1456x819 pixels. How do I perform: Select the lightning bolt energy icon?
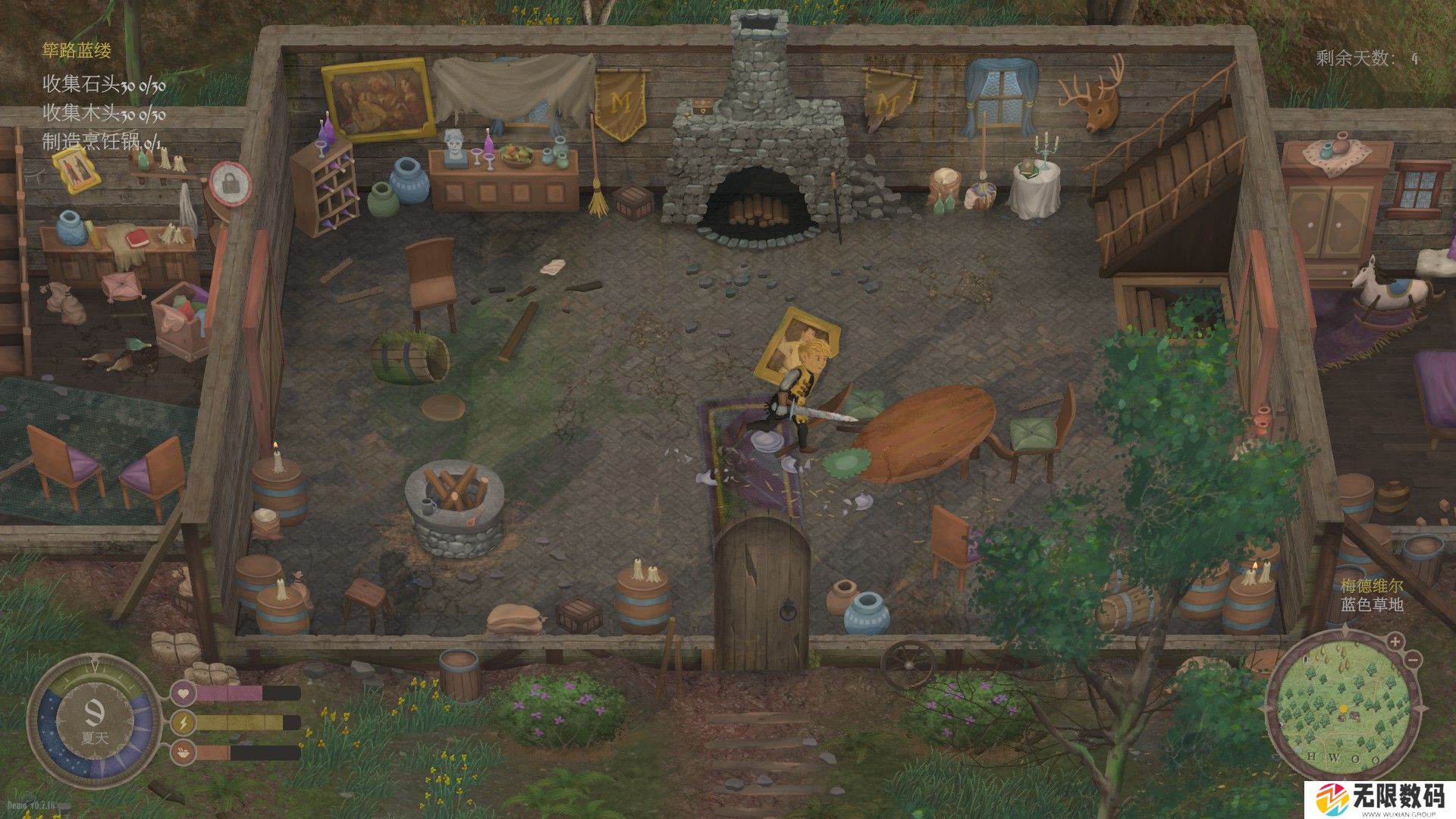point(183,723)
